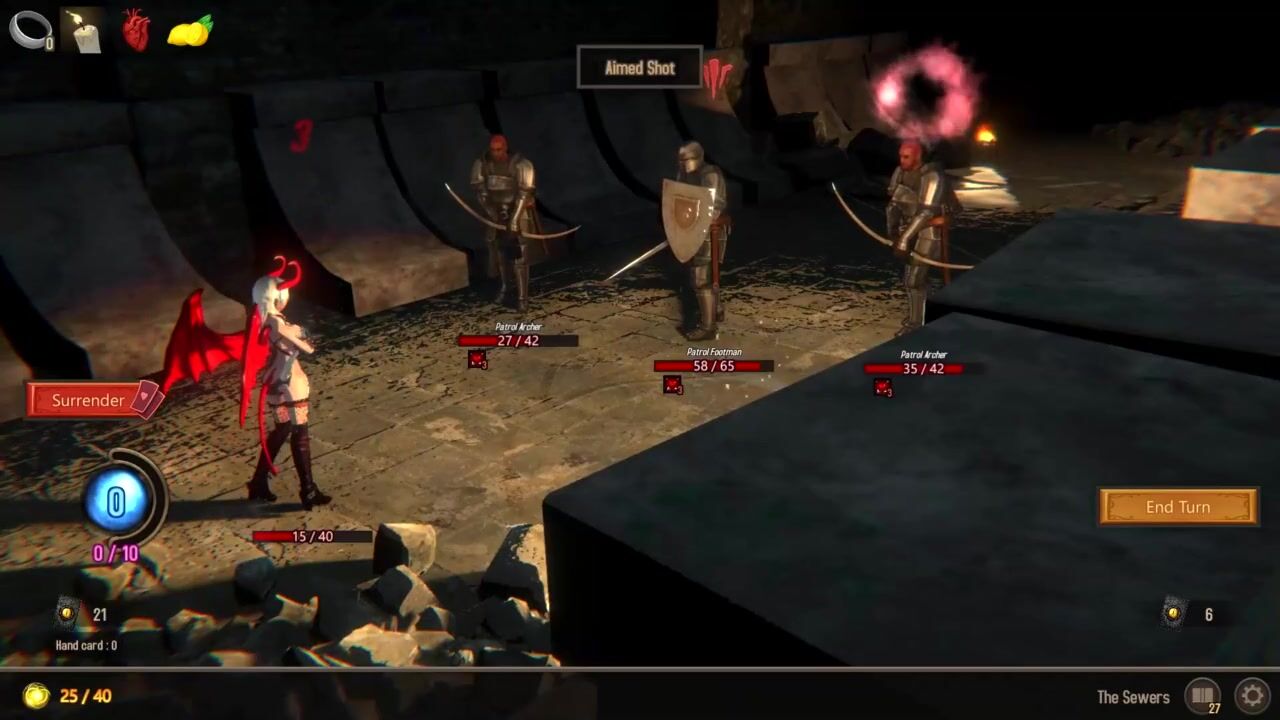Inspect the red heart relic
The width and height of the screenshot is (1280, 720).
pyautogui.click(x=136, y=30)
